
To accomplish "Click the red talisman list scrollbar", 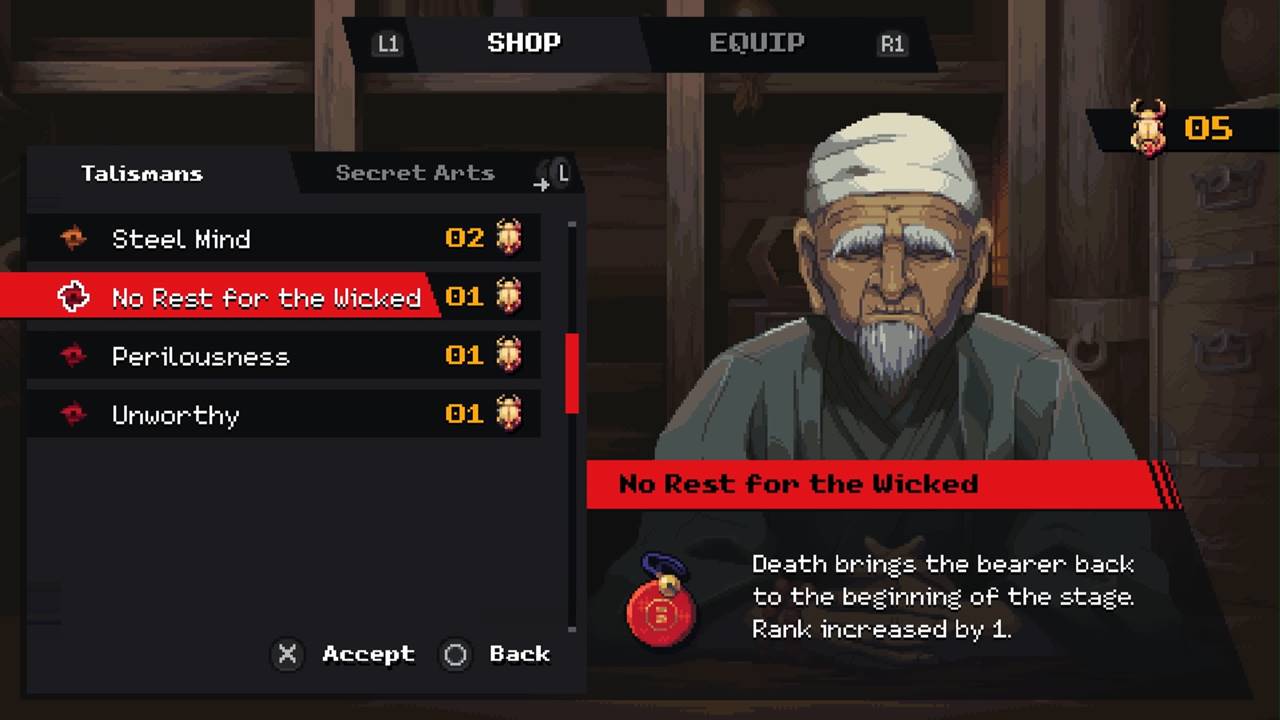I will [x=572, y=373].
